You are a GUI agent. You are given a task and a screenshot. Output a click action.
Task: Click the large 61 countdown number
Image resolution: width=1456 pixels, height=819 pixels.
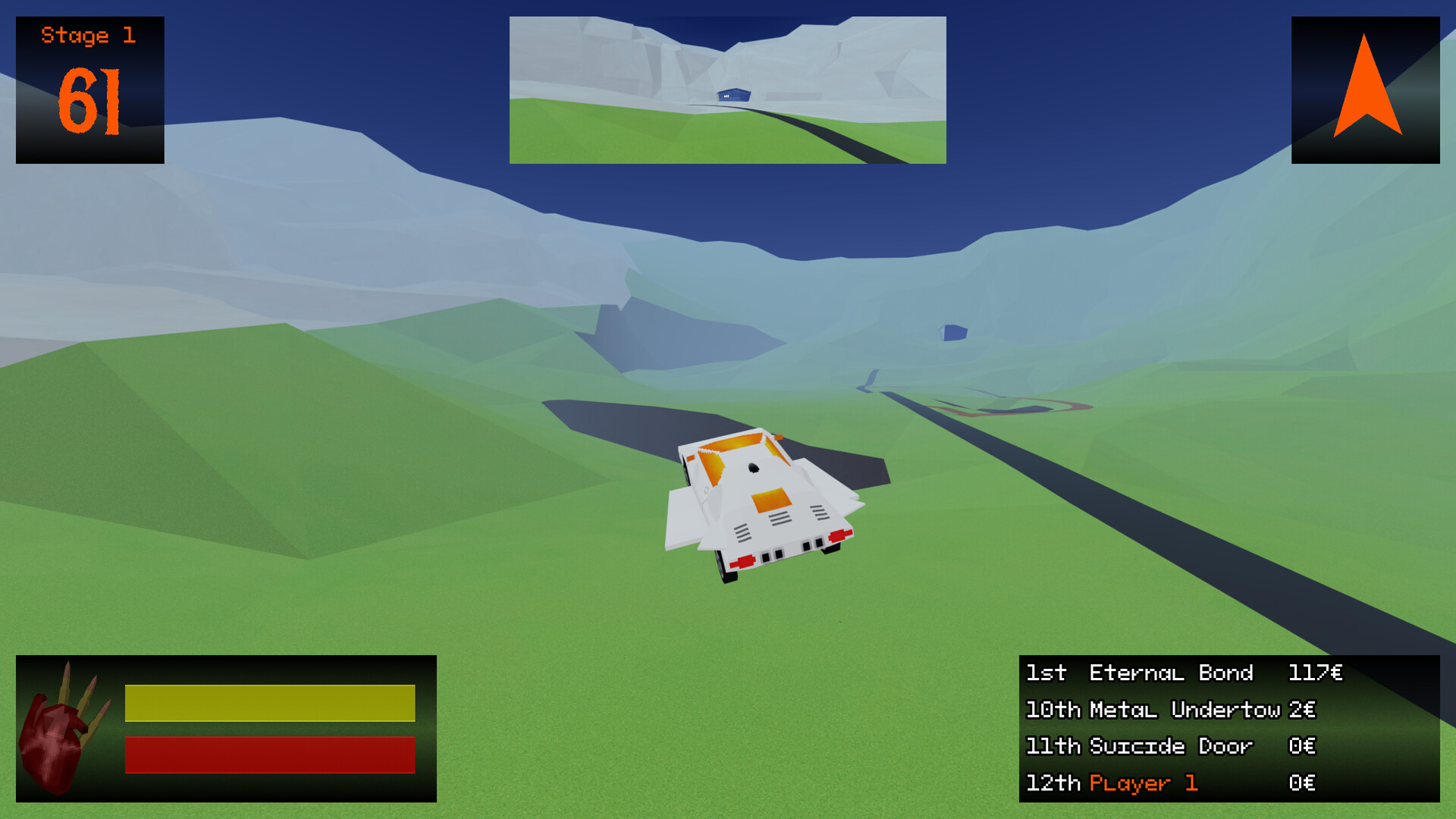point(89,99)
